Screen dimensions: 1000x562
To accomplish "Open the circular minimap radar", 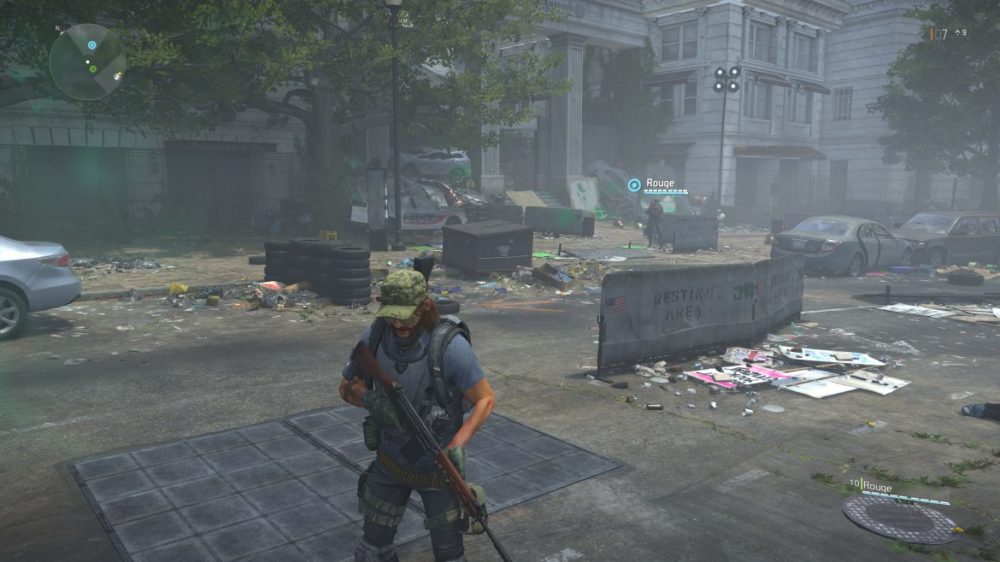I will point(88,61).
